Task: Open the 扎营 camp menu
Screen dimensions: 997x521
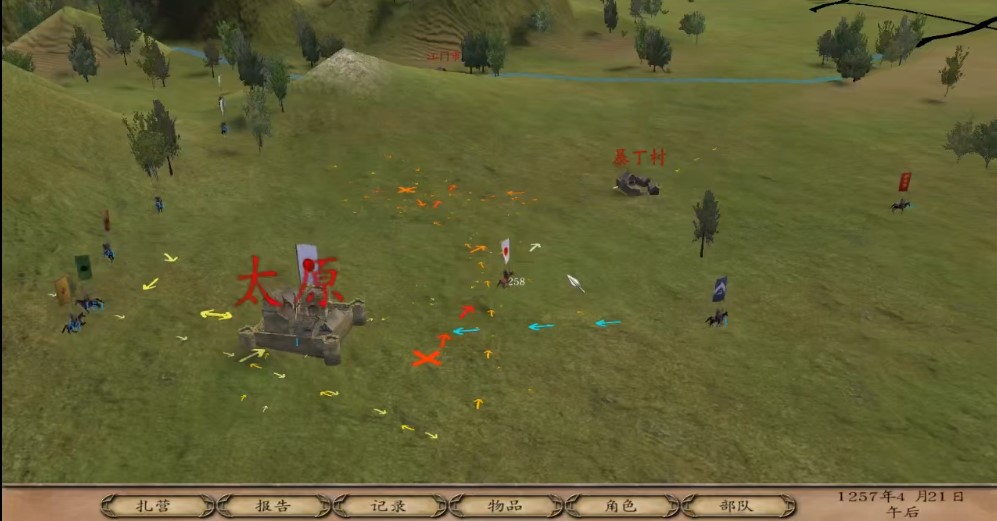Action: pos(158,505)
